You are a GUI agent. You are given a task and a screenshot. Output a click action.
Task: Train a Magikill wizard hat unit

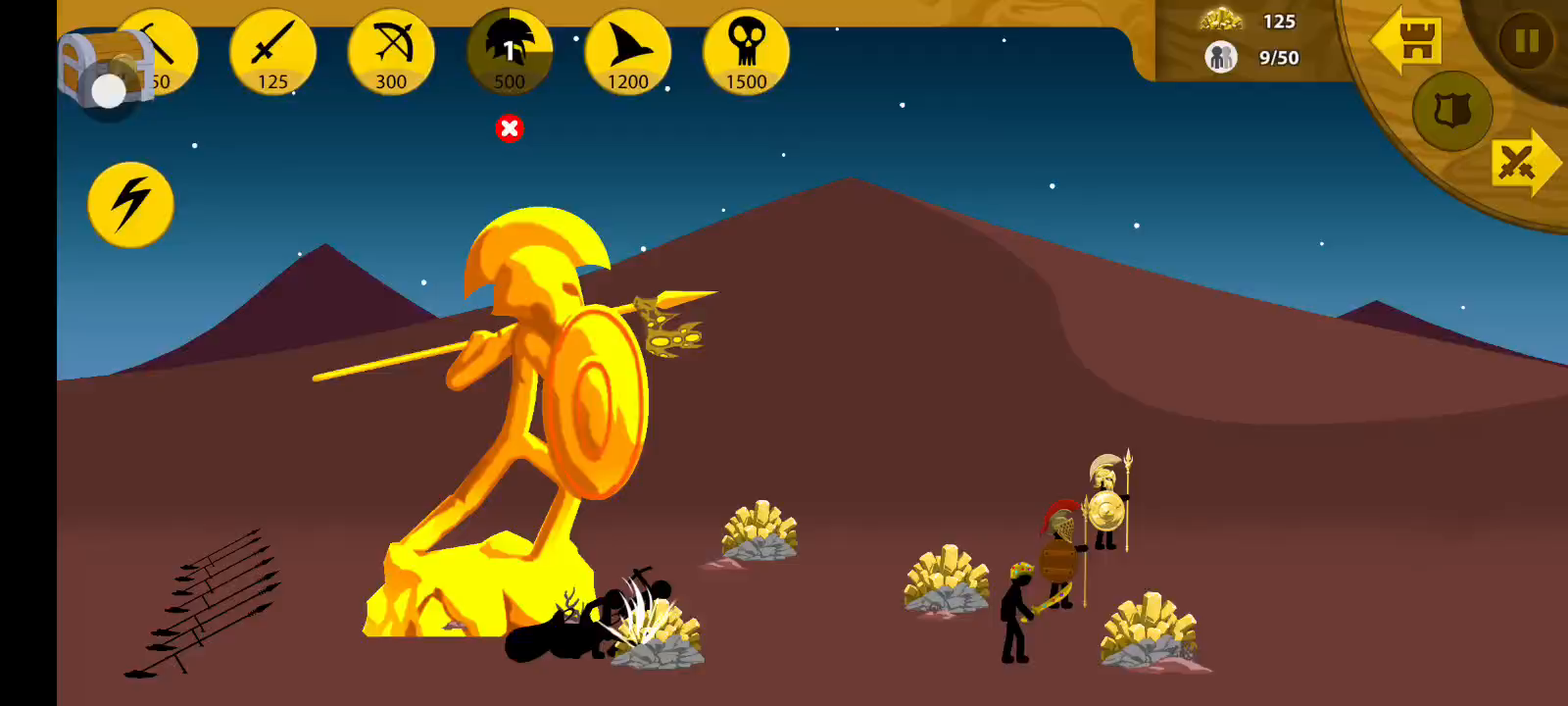tap(628, 53)
